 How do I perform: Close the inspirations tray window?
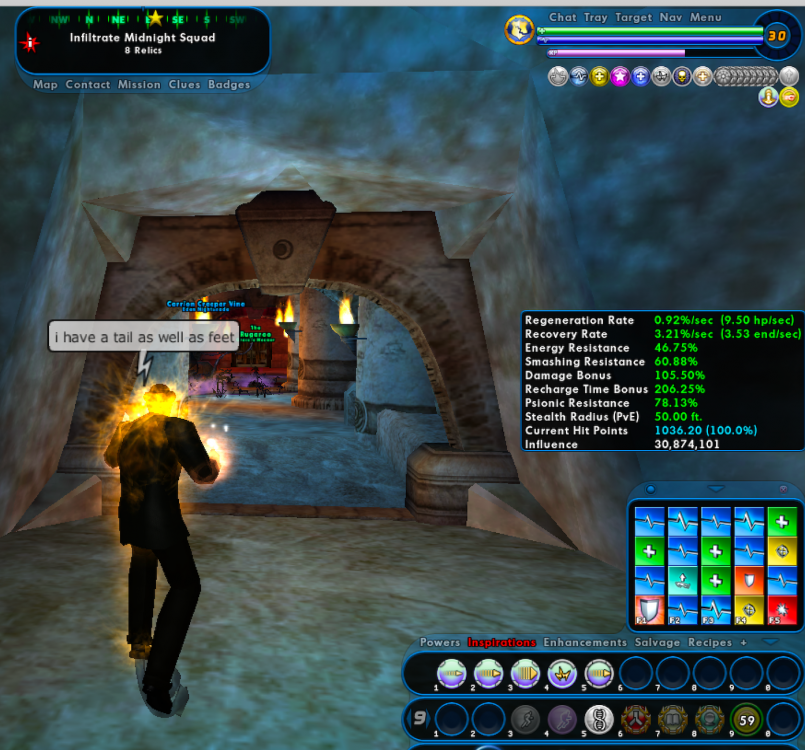[x=783, y=489]
